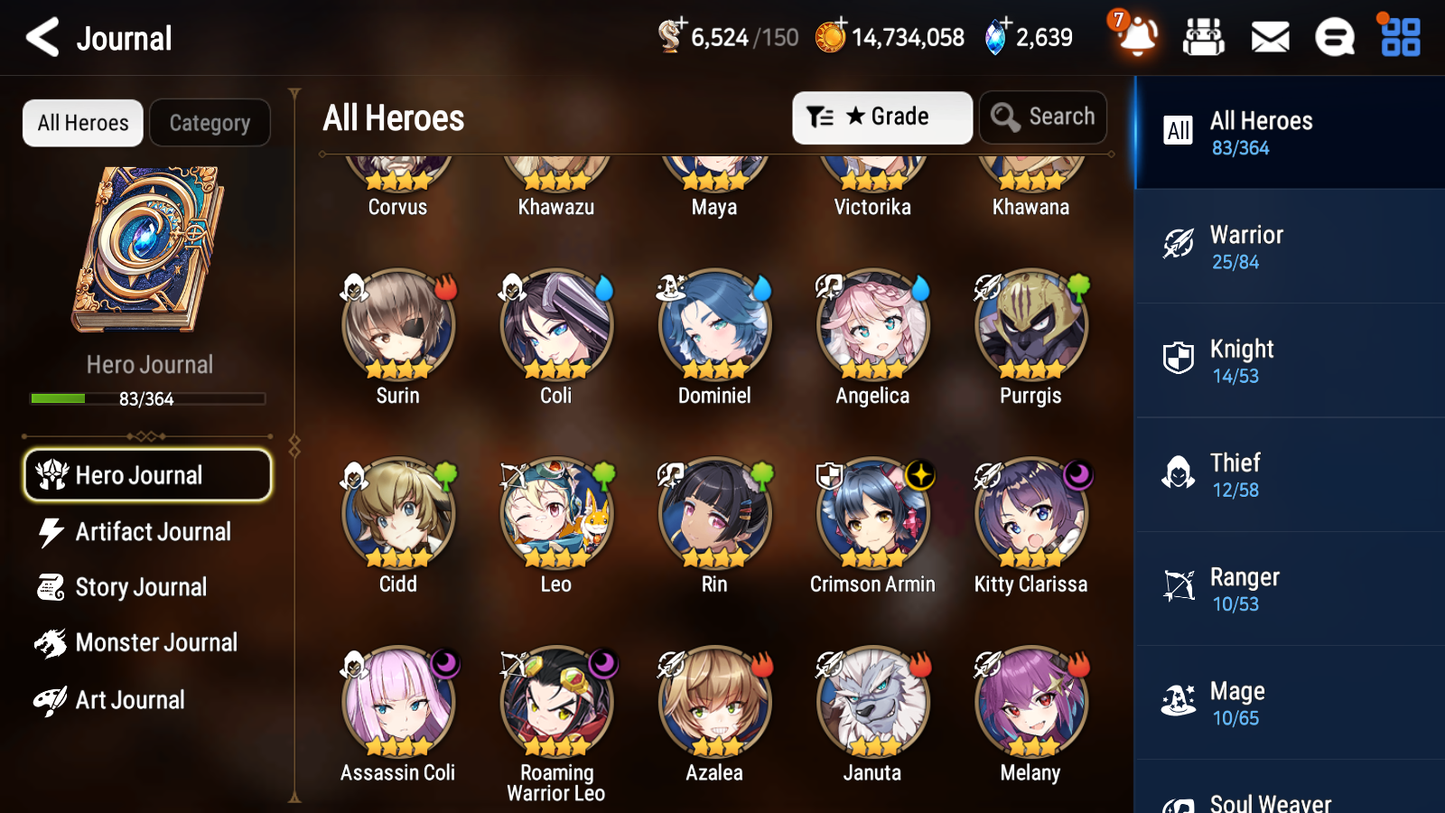
Task: Click the Hero Journal progress bar
Action: click(148, 397)
